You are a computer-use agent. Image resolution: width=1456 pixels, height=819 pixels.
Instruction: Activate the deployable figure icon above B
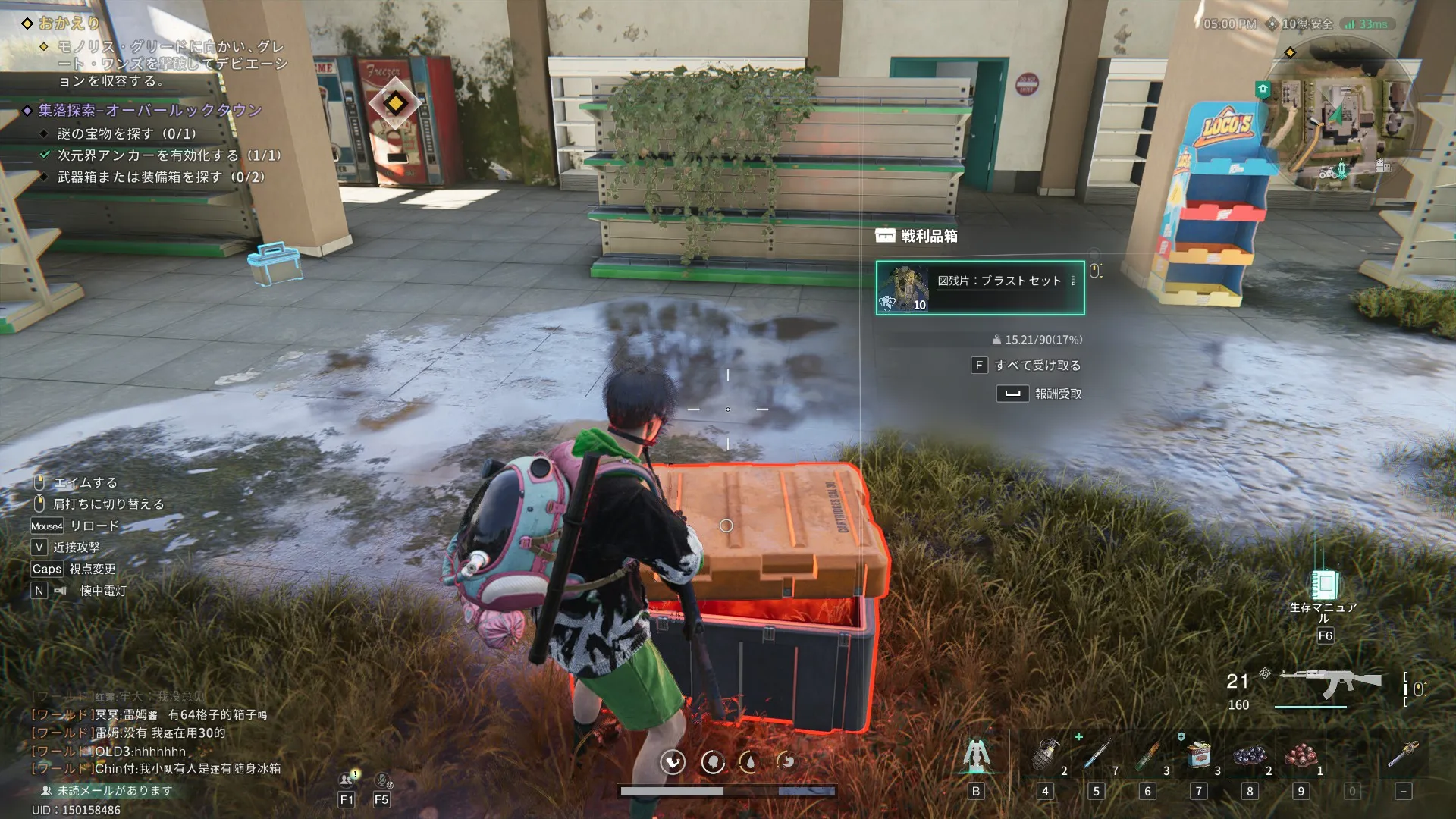pyautogui.click(x=976, y=756)
